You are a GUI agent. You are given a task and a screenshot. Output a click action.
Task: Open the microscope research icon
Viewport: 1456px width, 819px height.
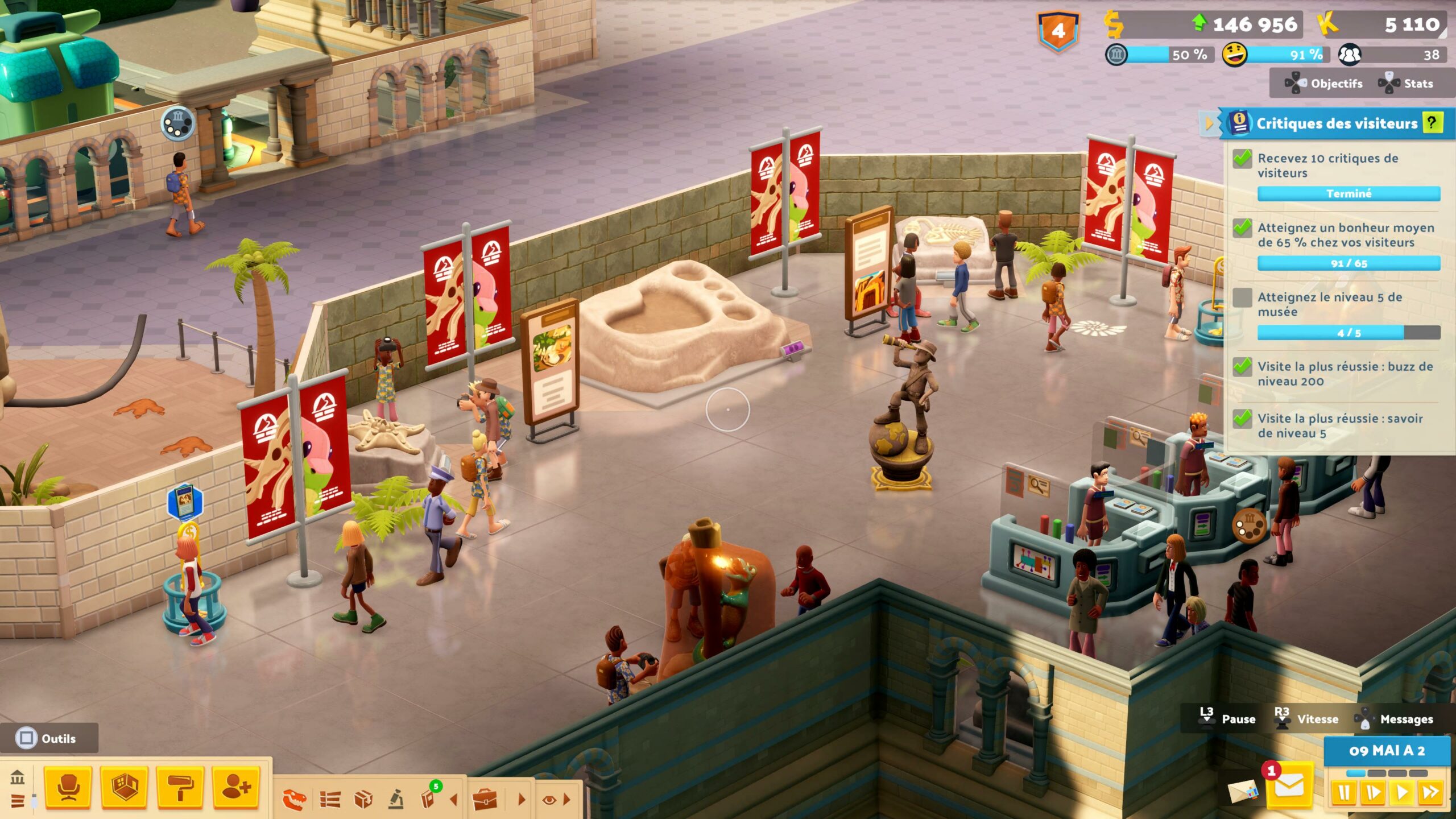tap(396, 800)
